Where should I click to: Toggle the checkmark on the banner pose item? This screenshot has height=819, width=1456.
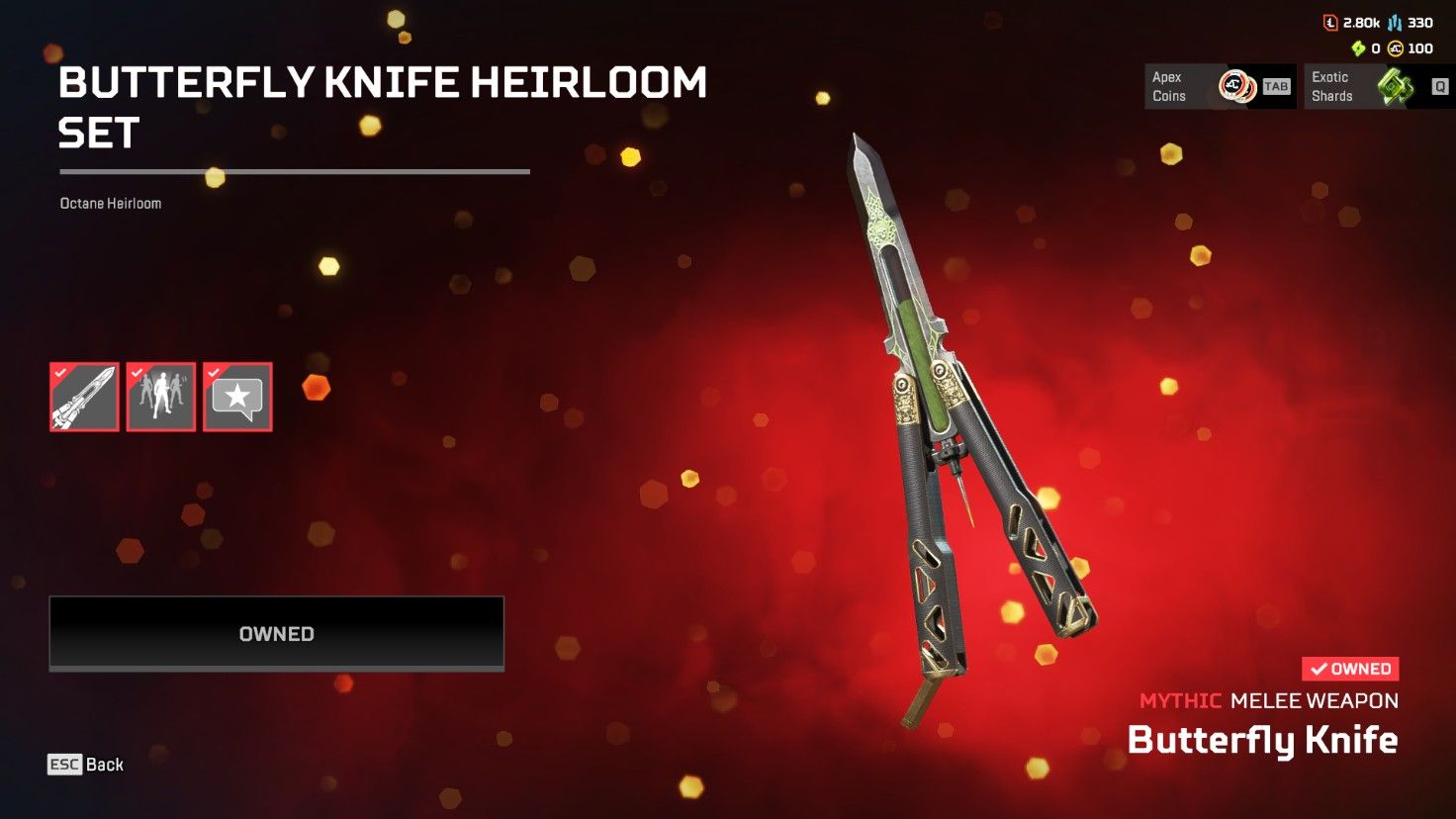[138, 372]
